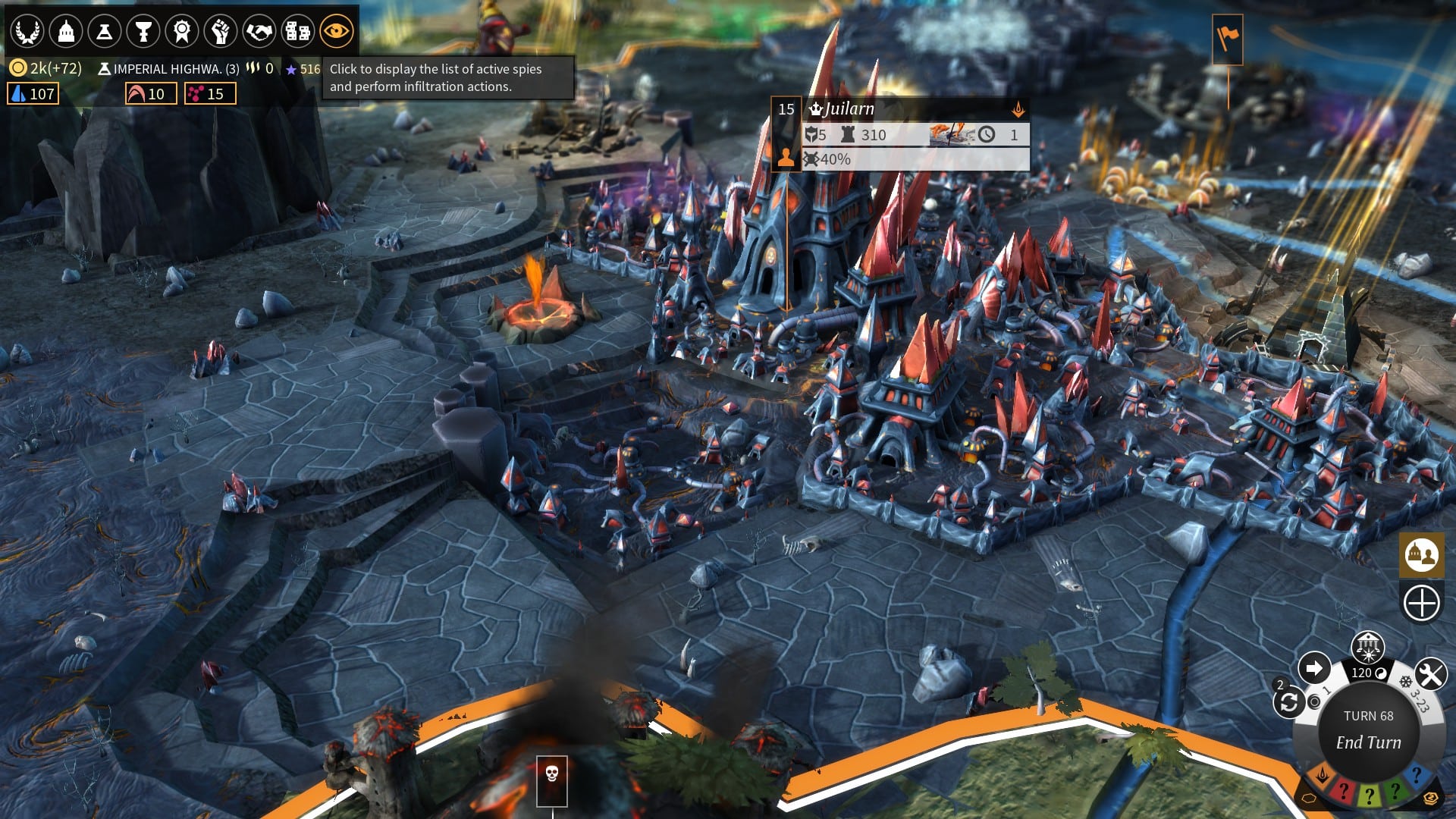Select the Juilarn city name banner

[849, 109]
